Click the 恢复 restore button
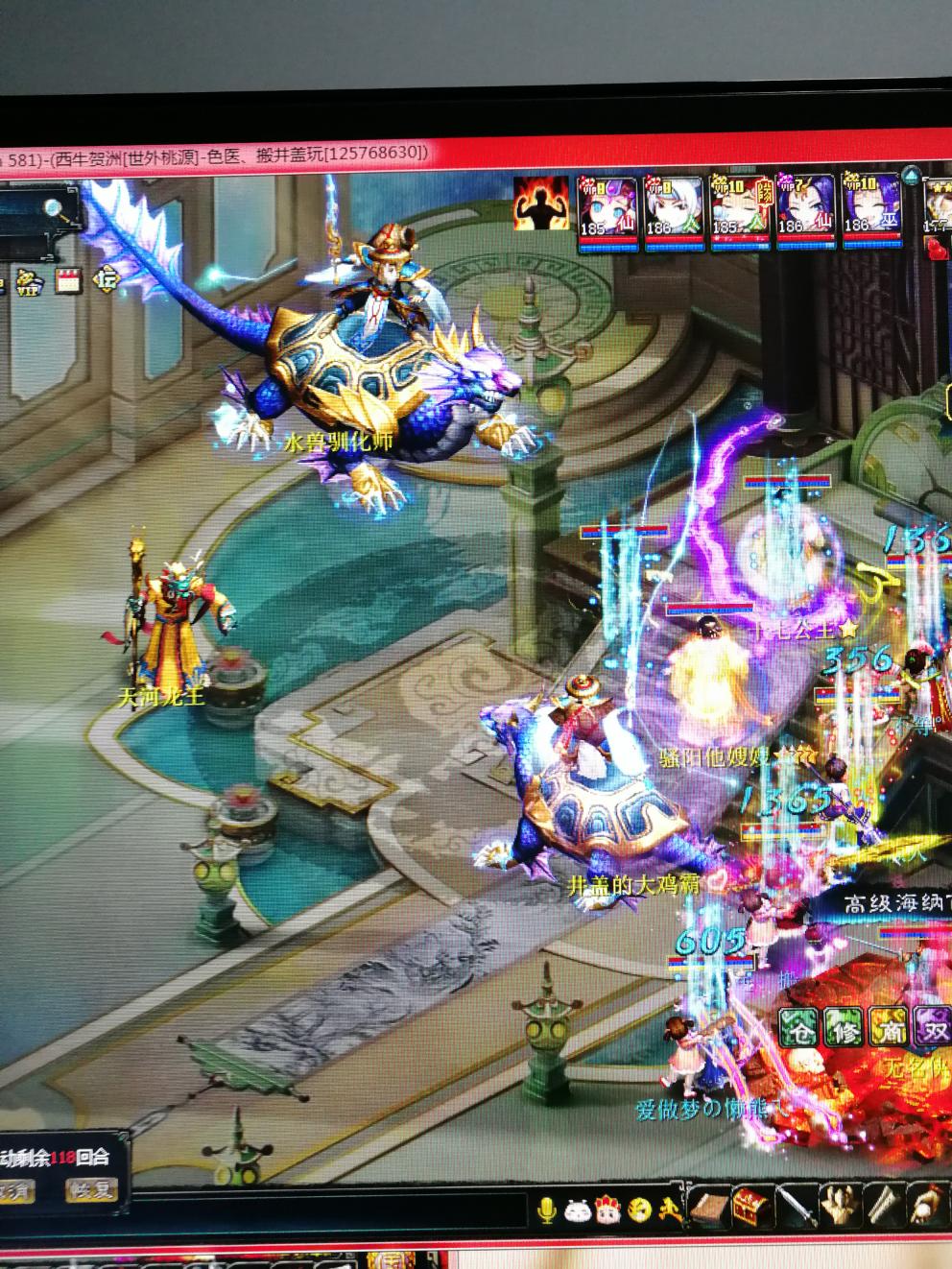This screenshot has height=1269, width=952. pos(91,1191)
